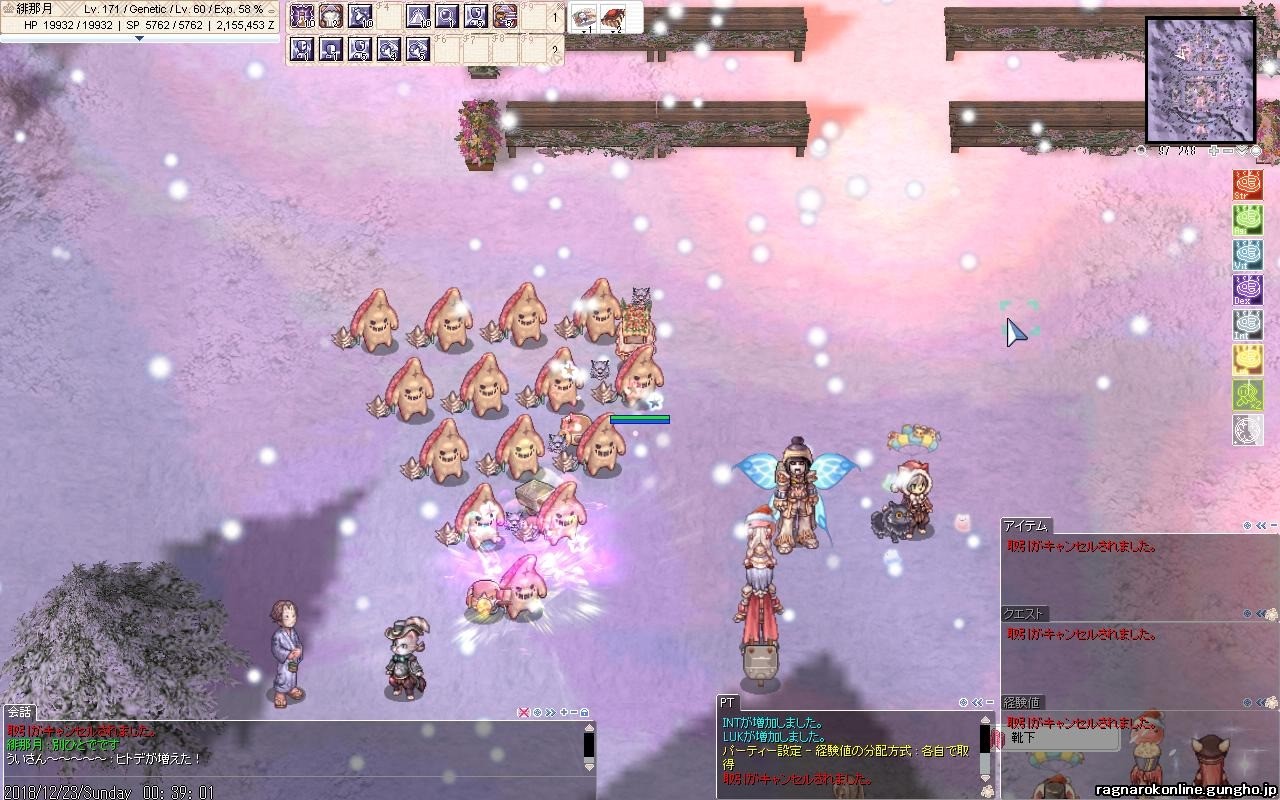1280x800 pixels.
Task: Select the アイテム log tab
Action: click(1025, 526)
